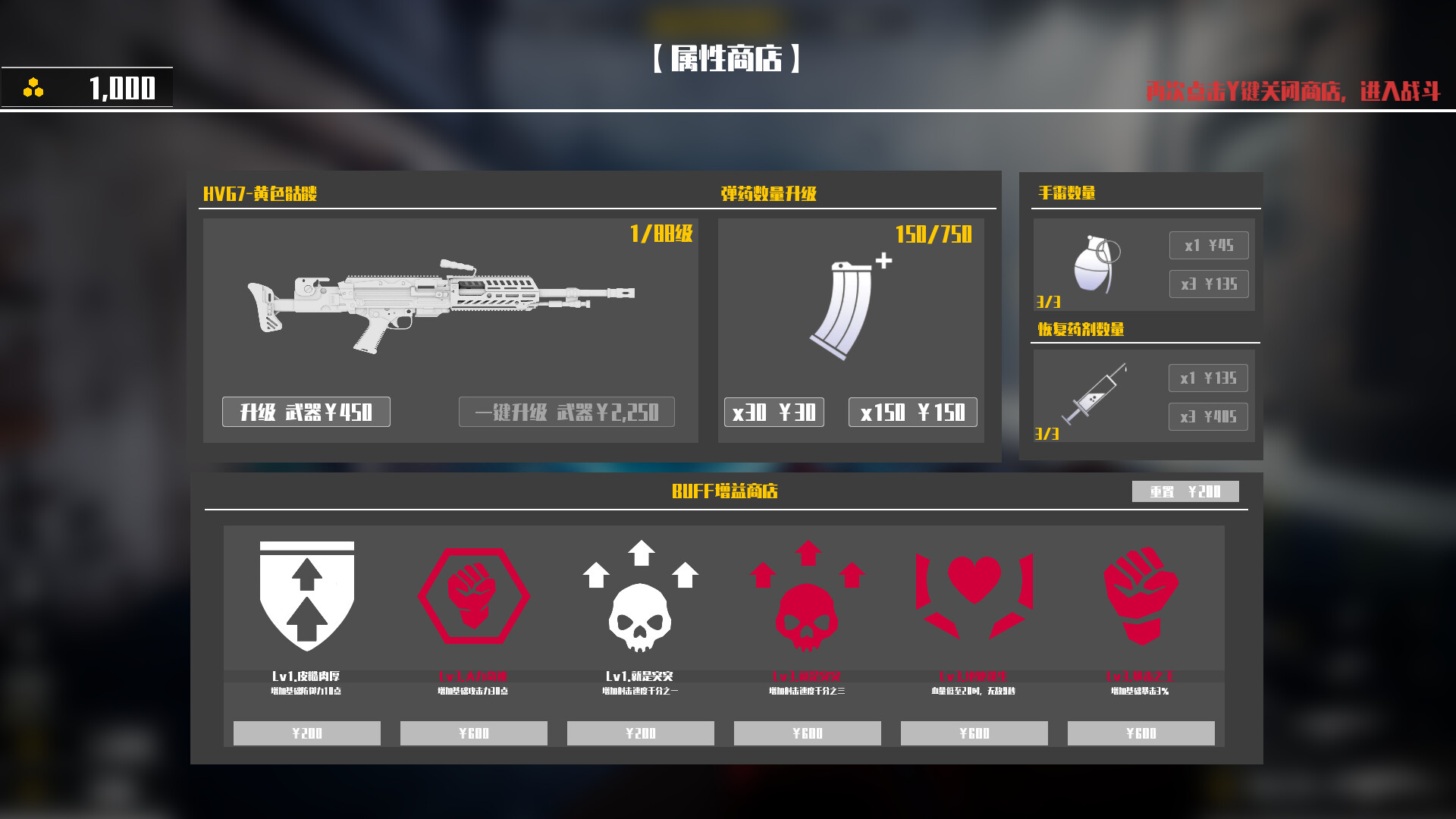Click the 暴击之王 red fist buff icon
The image size is (1456, 819).
(1141, 599)
